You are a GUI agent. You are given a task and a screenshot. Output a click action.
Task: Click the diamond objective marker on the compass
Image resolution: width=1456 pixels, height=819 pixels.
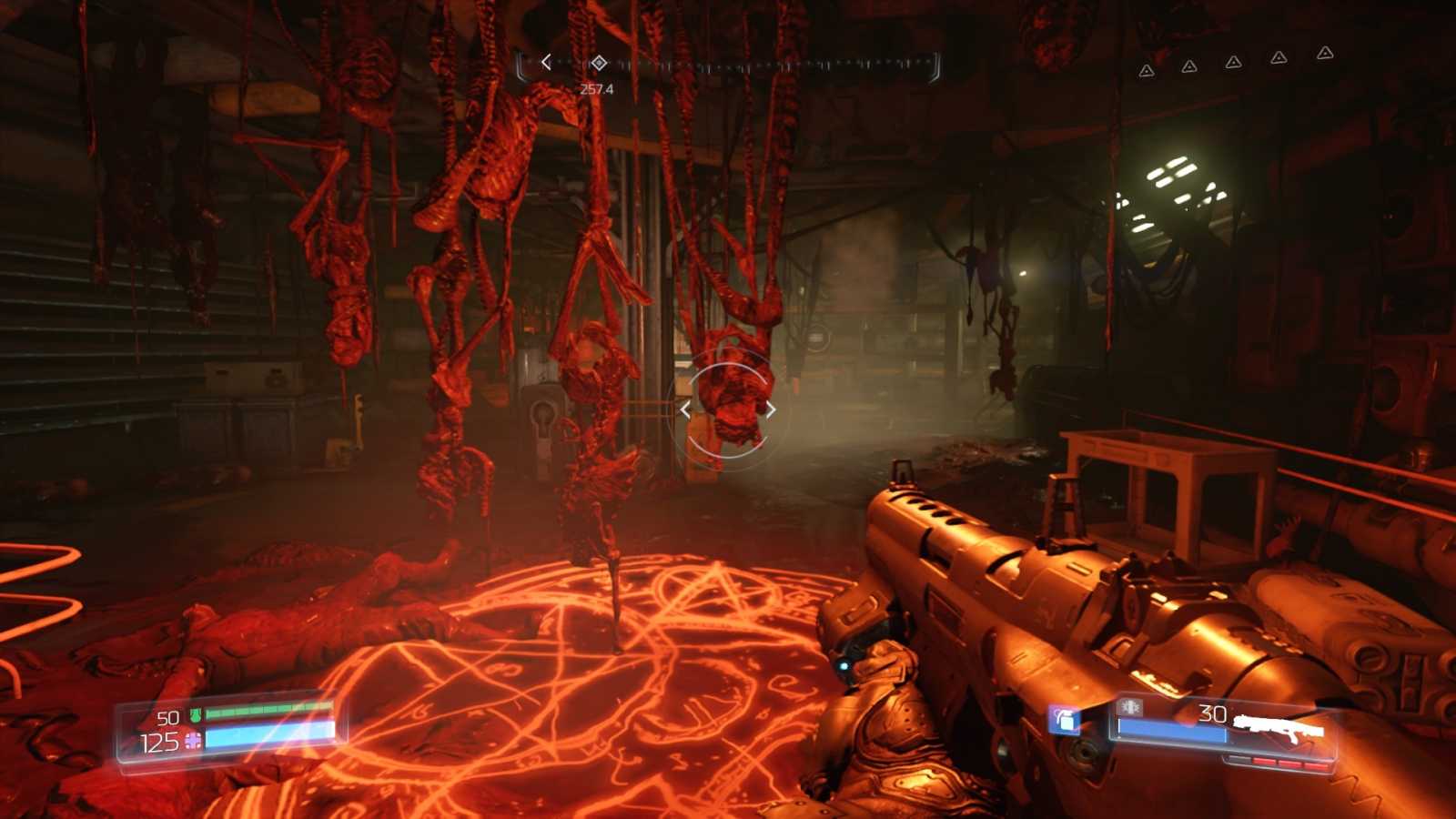pyautogui.click(x=599, y=62)
